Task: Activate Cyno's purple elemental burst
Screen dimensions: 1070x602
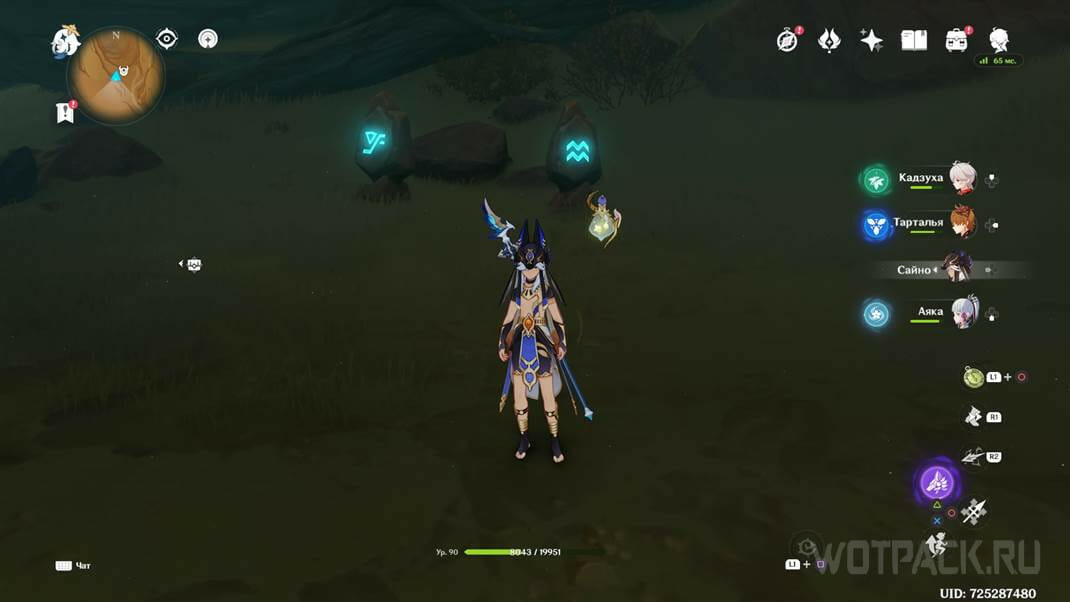Action: (x=938, y=484)
